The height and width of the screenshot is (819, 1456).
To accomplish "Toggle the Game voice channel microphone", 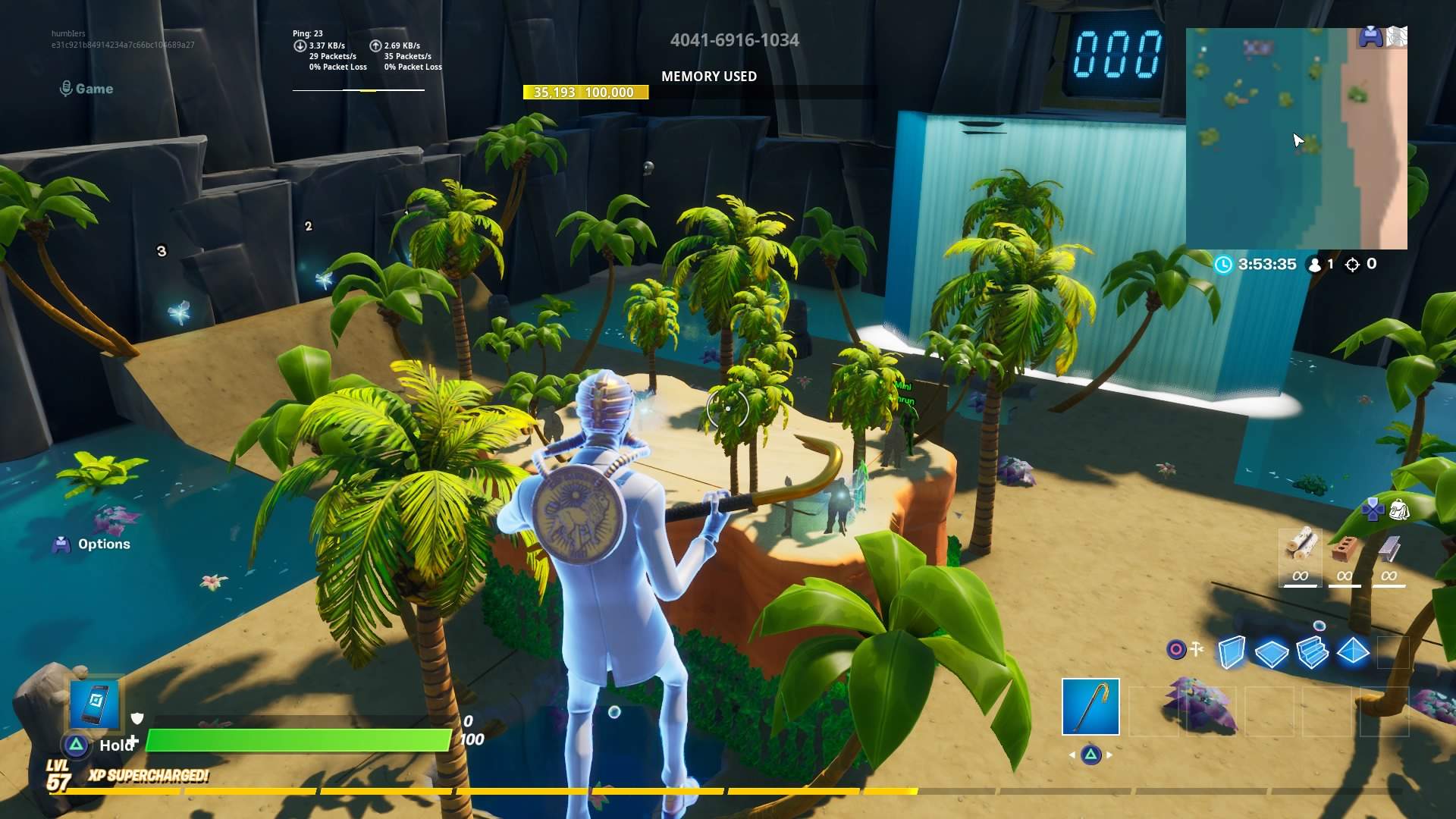I will 64,88.
